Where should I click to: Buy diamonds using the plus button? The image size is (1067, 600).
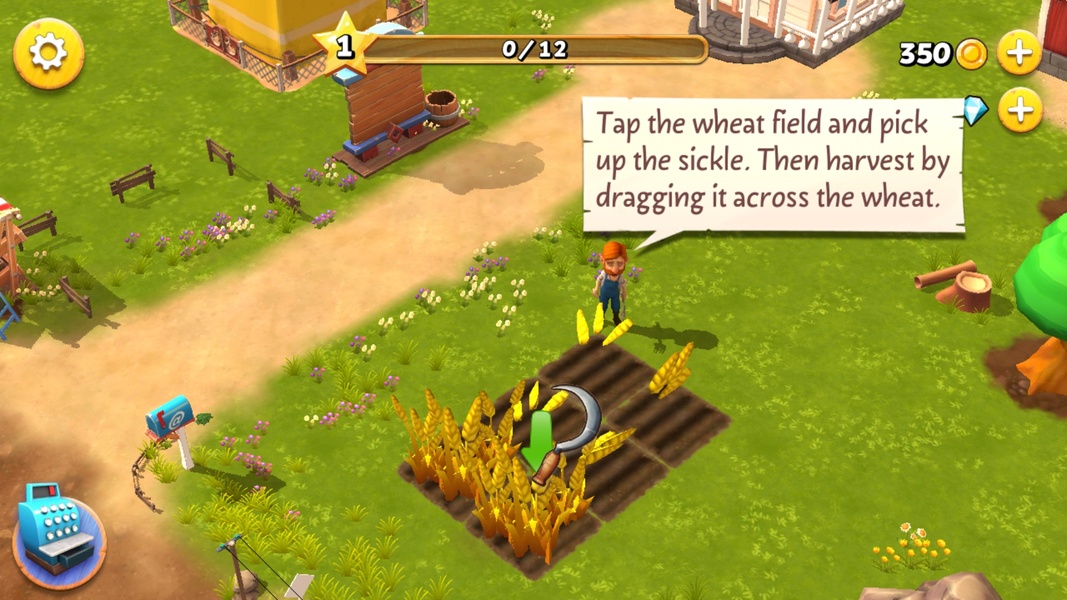[1019, 109]
